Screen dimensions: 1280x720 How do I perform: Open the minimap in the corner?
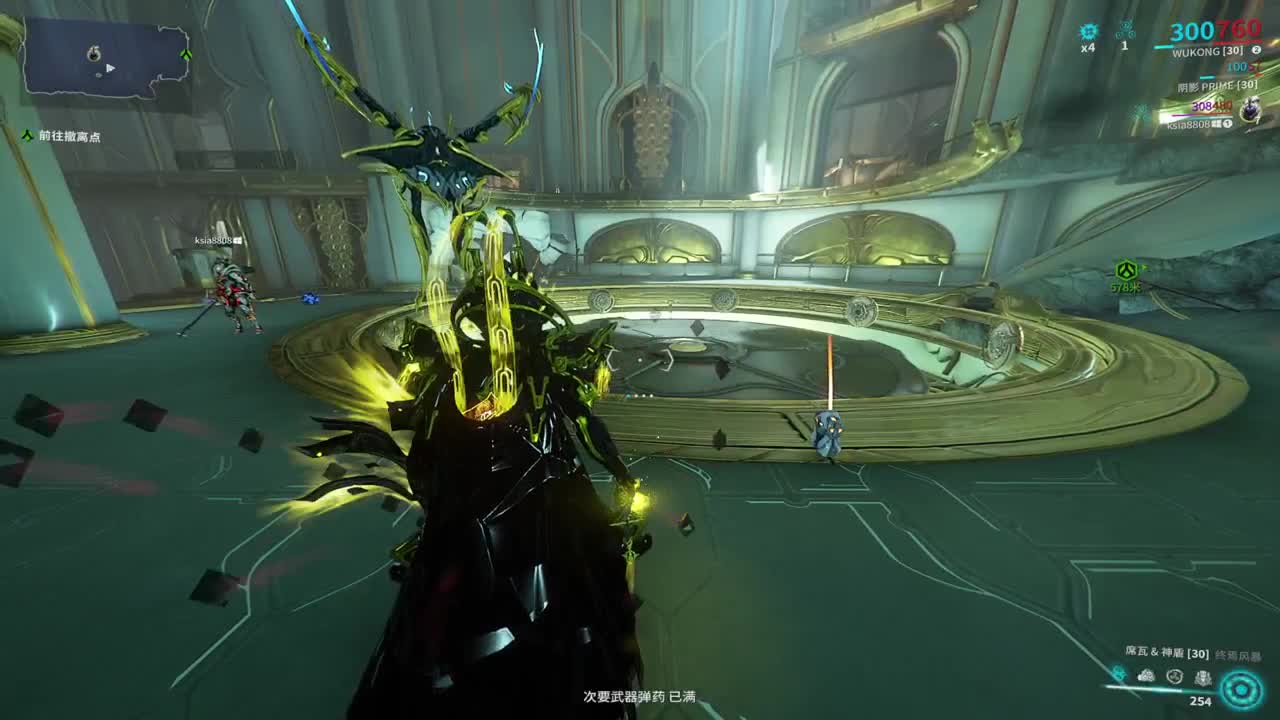tap(105, 58)
